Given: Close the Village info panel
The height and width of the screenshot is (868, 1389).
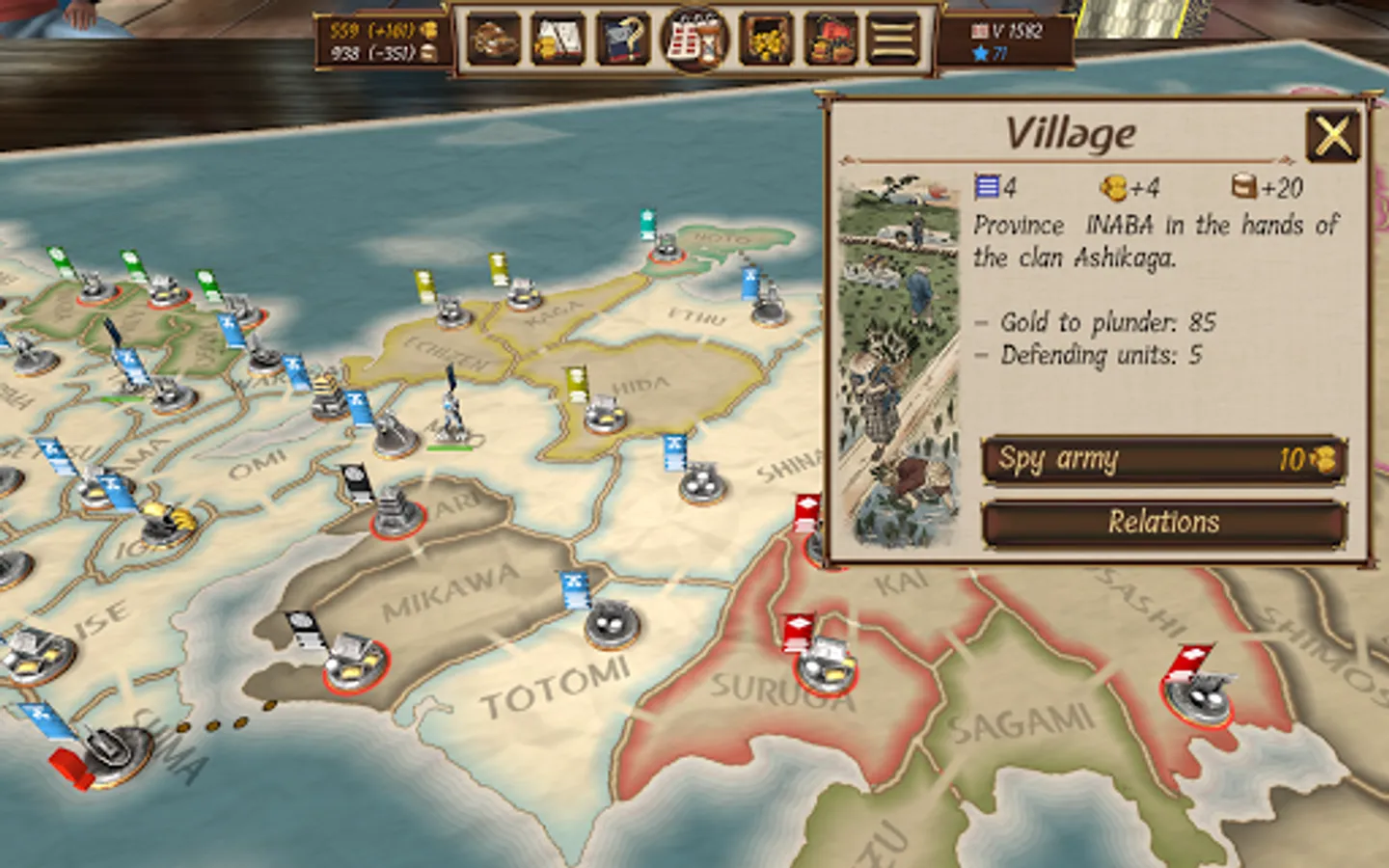Looking at the screenshot, I should click(x=1333, y=135).
